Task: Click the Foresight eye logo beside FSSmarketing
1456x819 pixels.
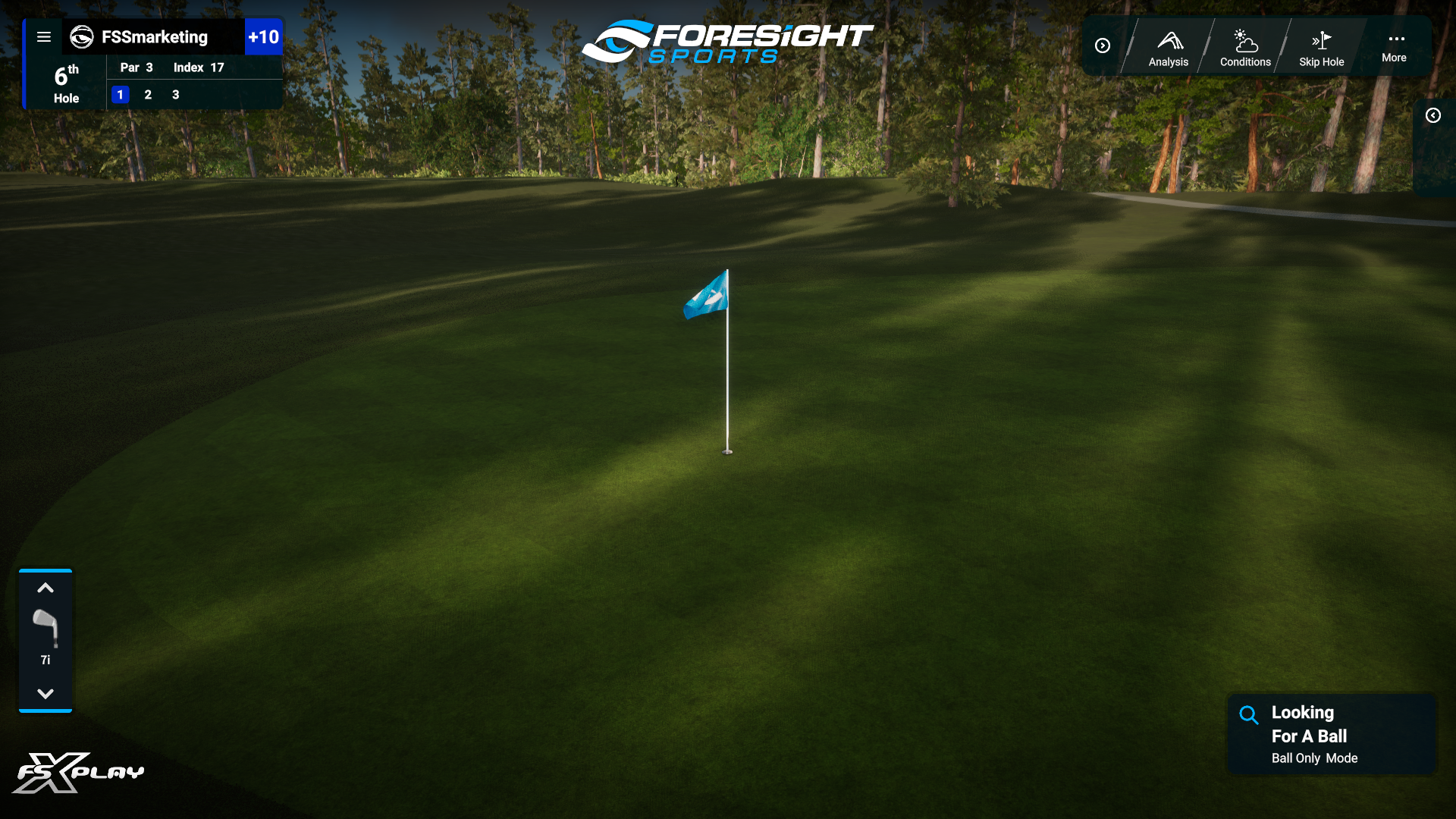Action: pos(80,36)
